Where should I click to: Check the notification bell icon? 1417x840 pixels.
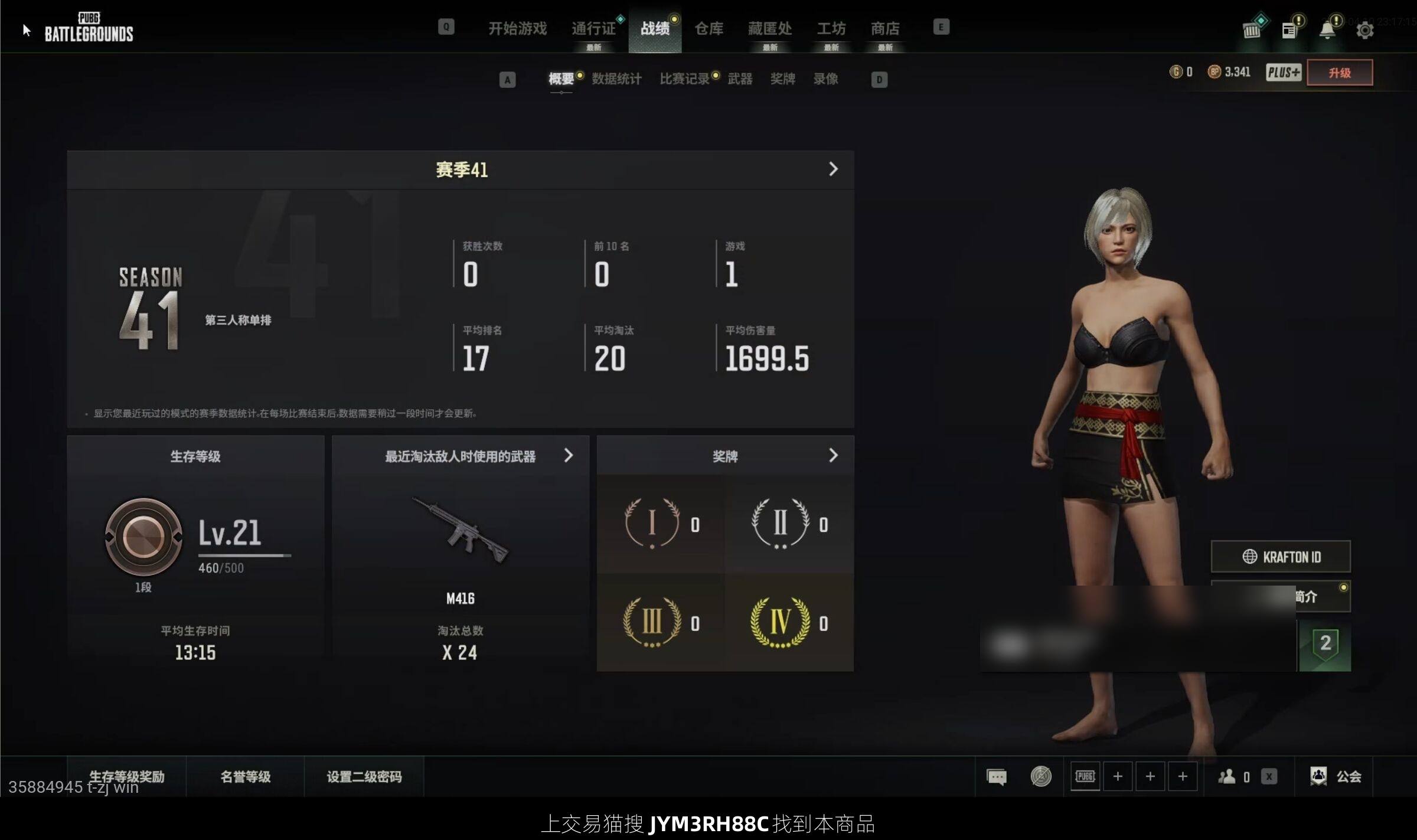pos(1327,30)
